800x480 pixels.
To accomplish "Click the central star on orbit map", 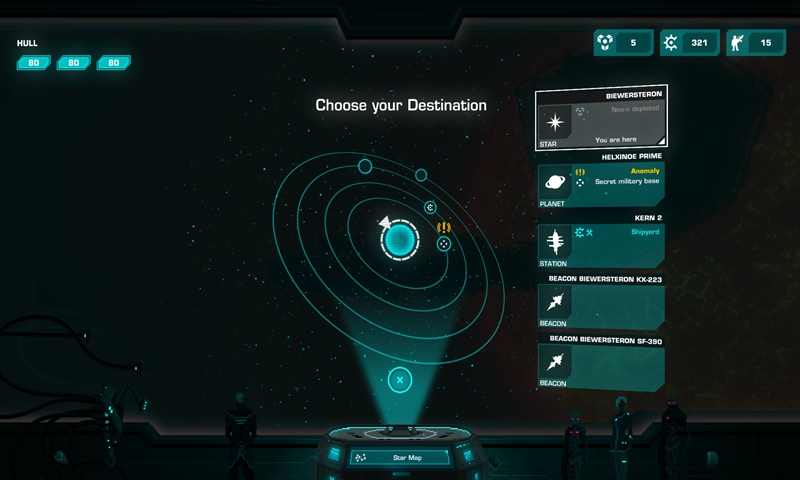I will coord(399,239).
